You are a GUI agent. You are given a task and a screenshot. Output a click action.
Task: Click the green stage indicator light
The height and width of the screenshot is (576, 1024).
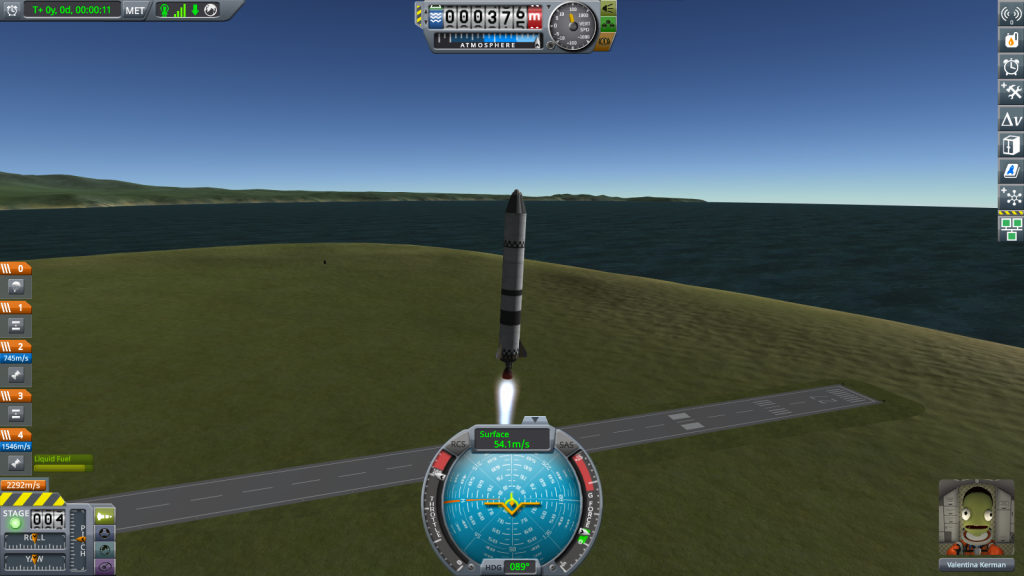tap(15, 523)
